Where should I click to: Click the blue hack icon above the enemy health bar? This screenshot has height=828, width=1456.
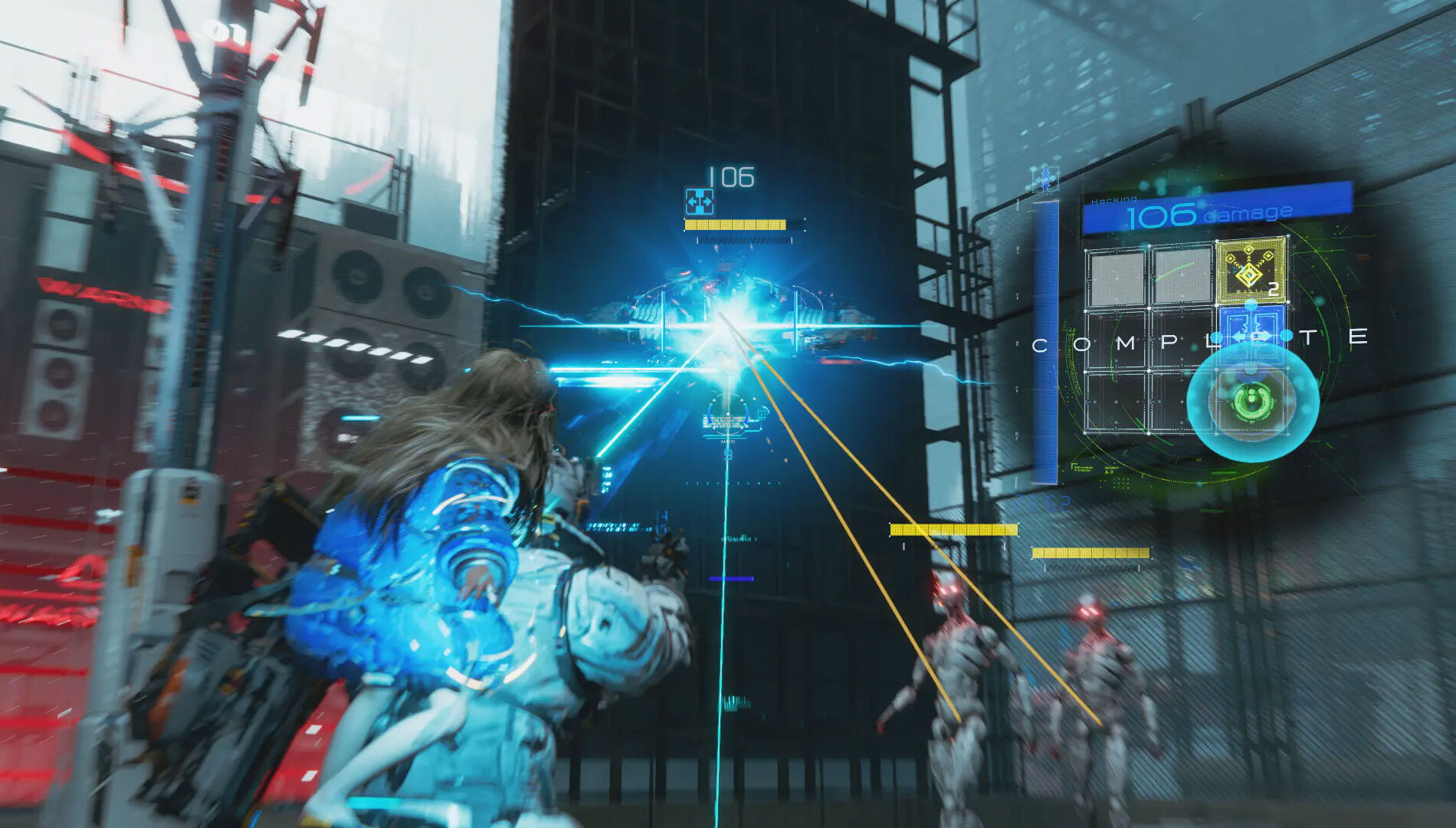(699, 201)
